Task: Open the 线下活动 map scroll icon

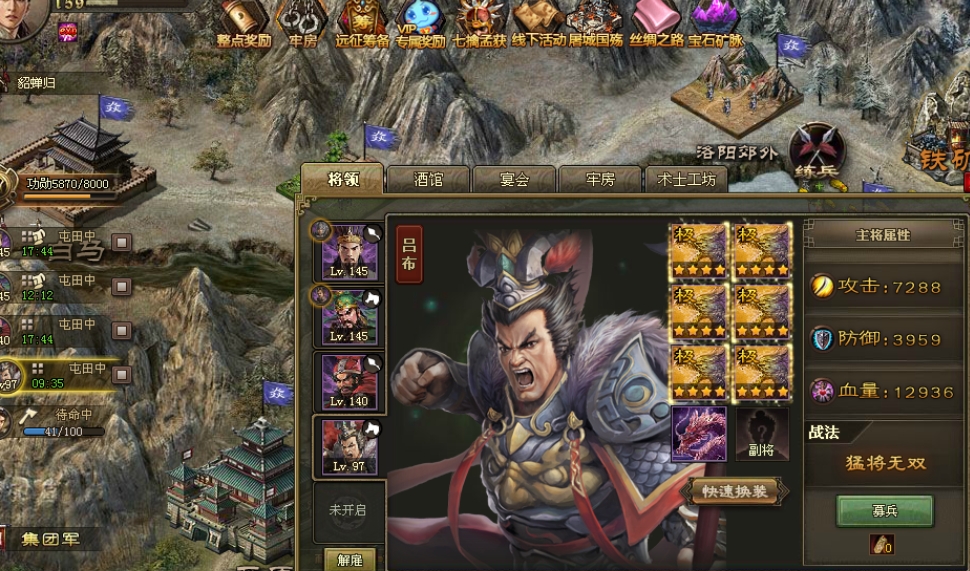Action: click(538, 22)
